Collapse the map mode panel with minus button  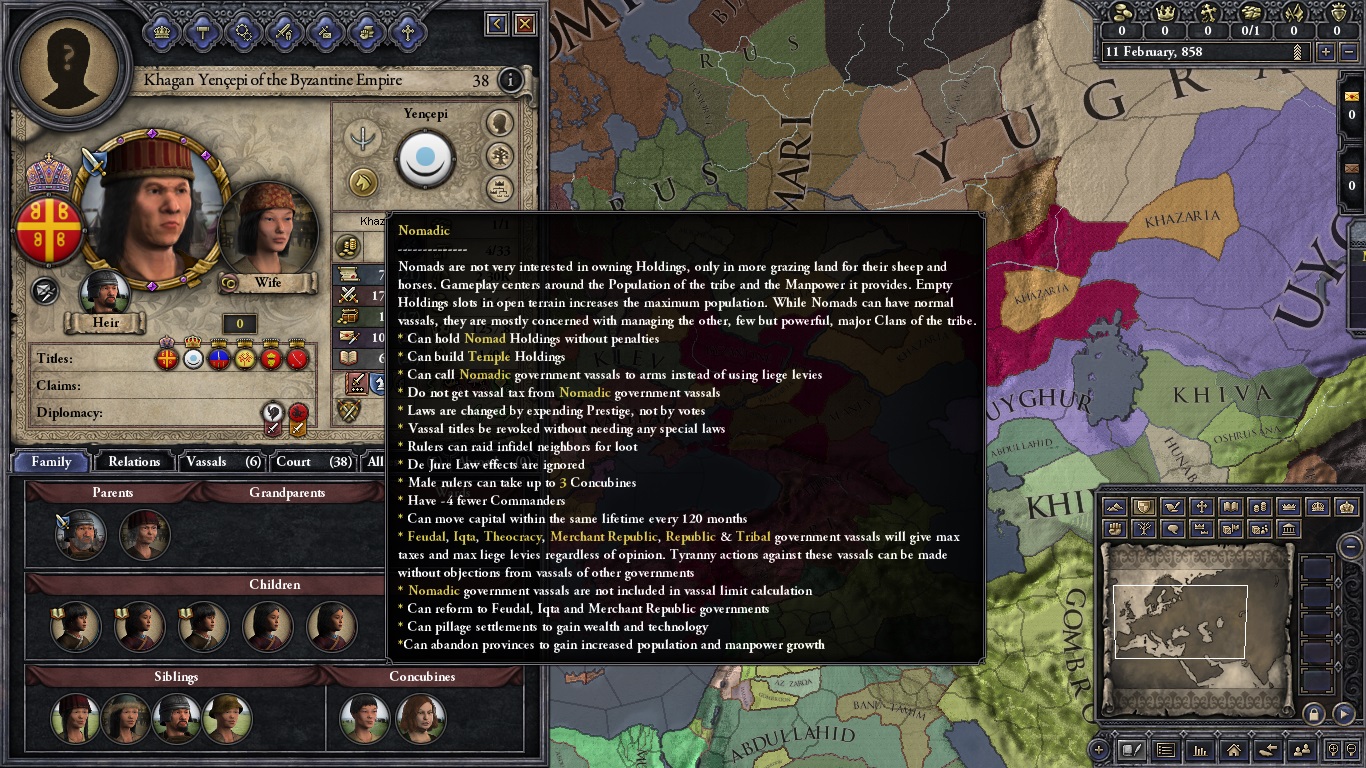(x=1351, y=546)
